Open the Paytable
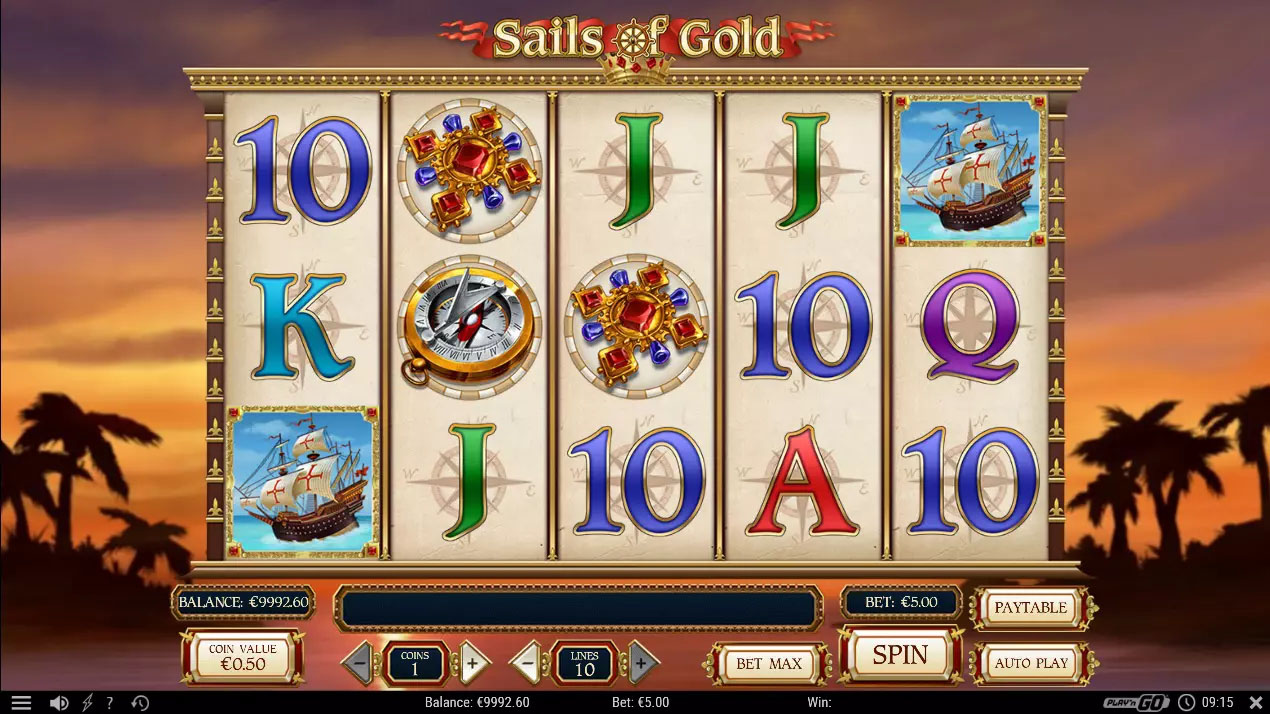Screen dimensions: 1270x714 [x=1030, y=608]
